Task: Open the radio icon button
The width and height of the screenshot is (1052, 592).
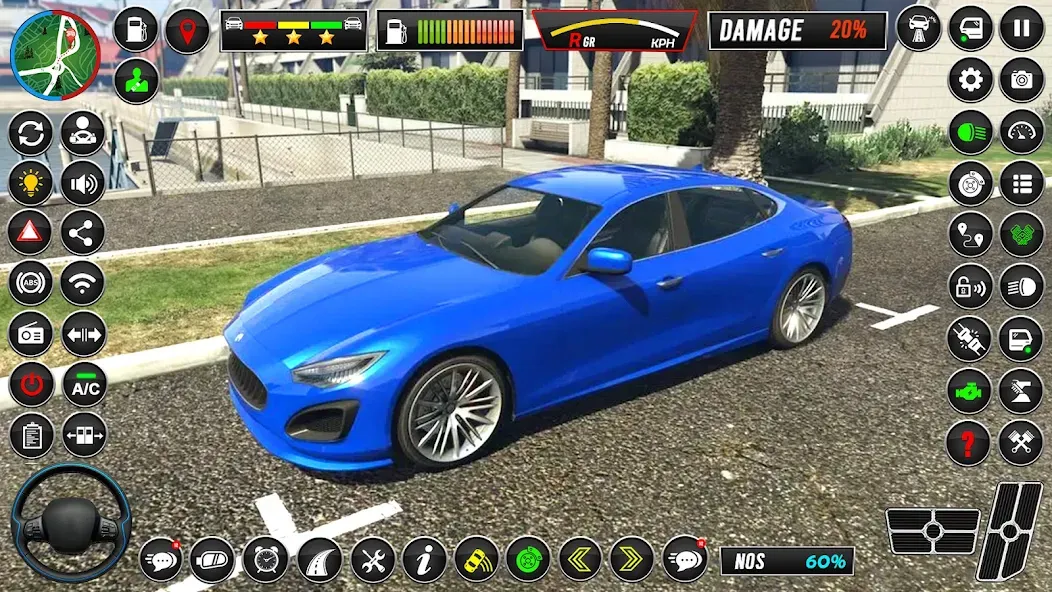Action: 31,334
